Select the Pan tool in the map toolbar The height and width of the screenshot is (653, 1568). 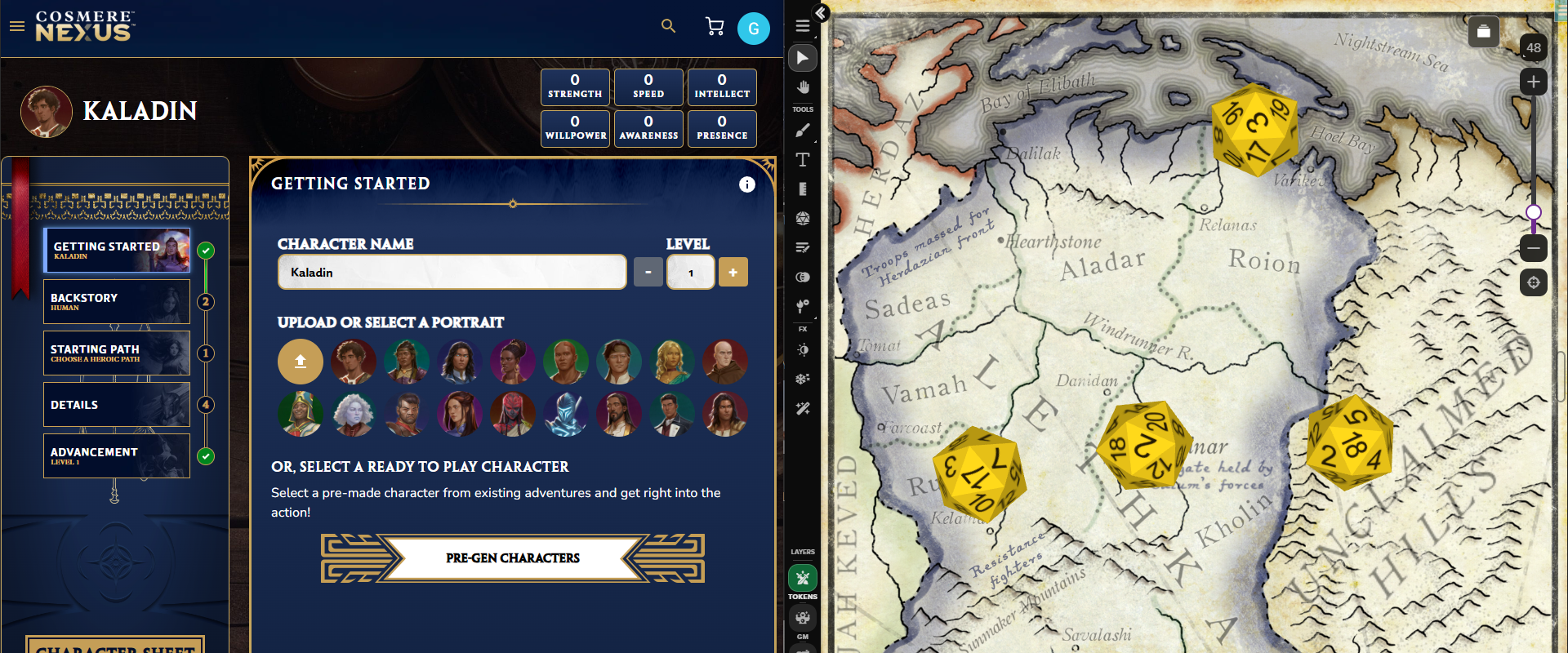point(803,87)
